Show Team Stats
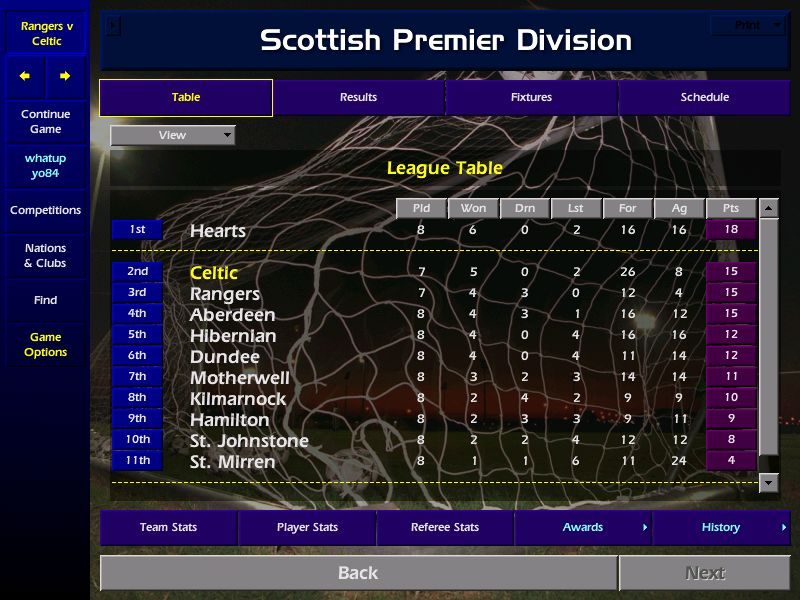The image size is (800, 600). coord(168,527)
